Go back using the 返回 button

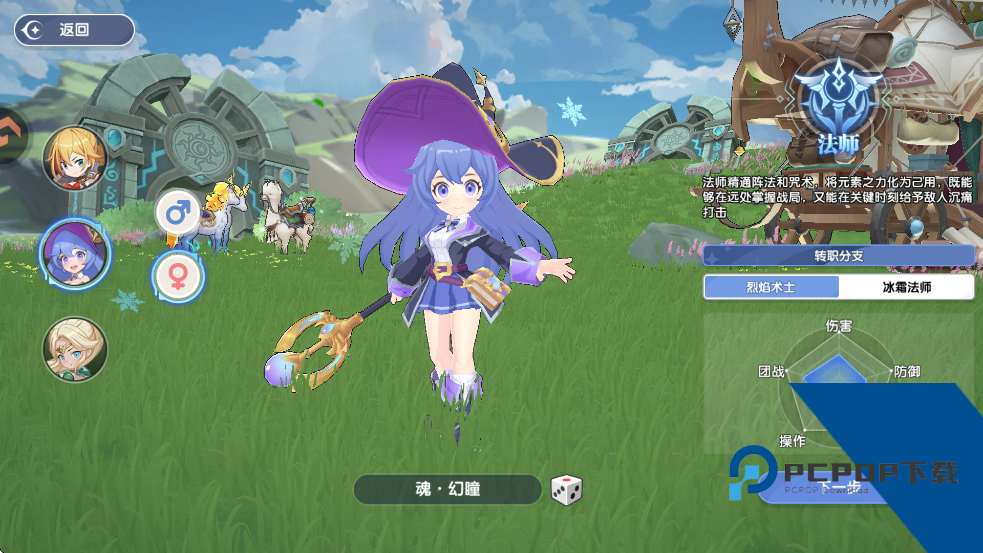pyautogui.click(x=74, y=30)
